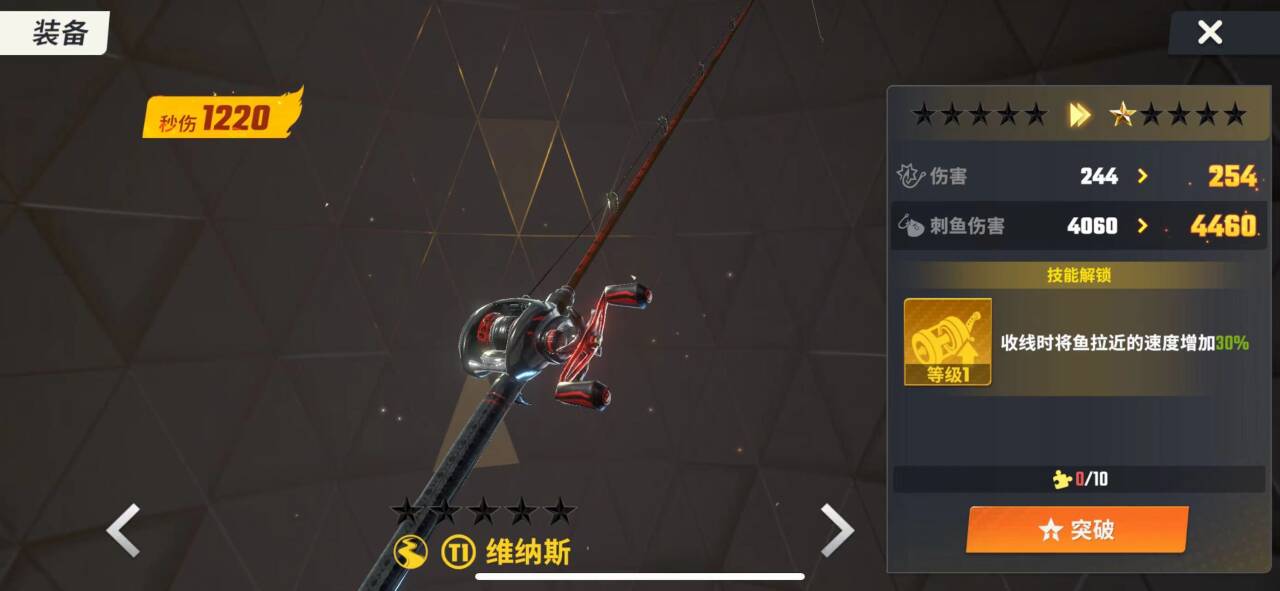Tap the puzzle piece fragment counter
The height and width of the screenshot is (591, 1280).
[1081, 479]
